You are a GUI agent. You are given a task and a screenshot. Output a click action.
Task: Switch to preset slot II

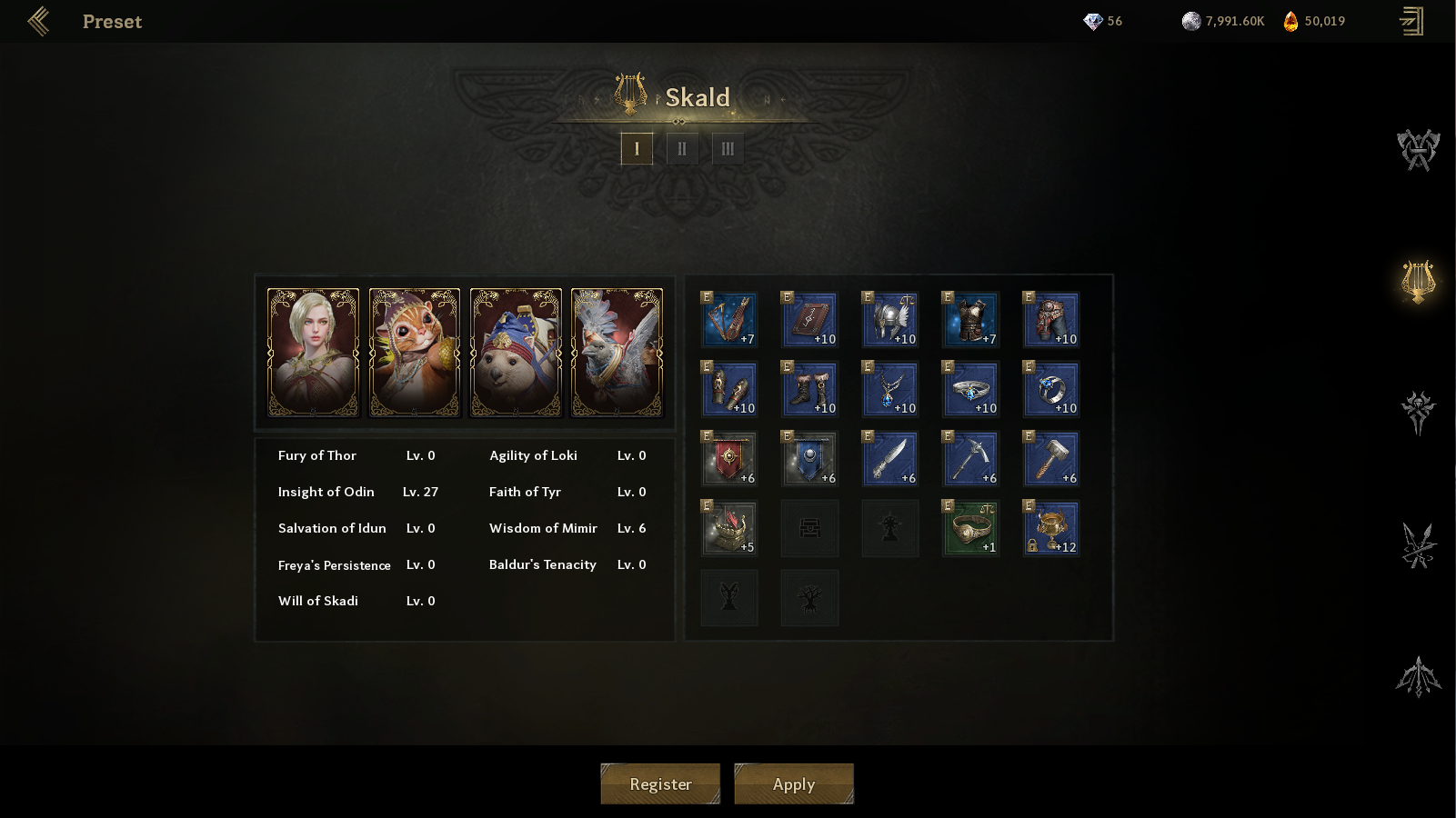(682, 148)
